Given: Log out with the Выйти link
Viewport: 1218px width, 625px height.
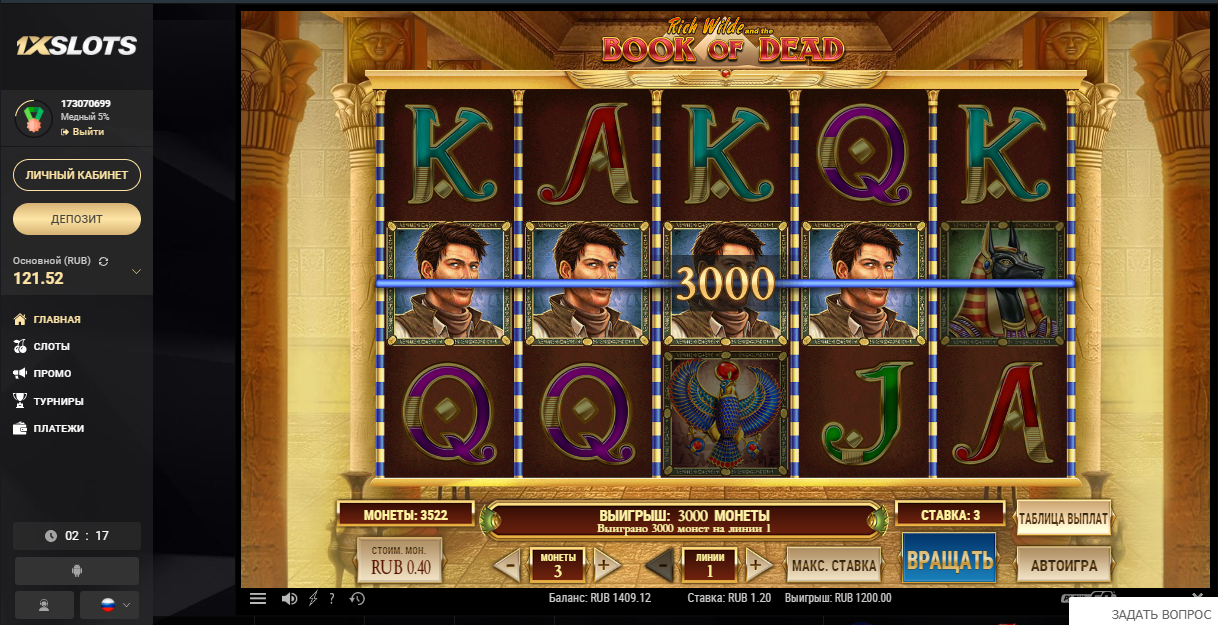Looking at the screenshot, I should (x=87, y=131).
